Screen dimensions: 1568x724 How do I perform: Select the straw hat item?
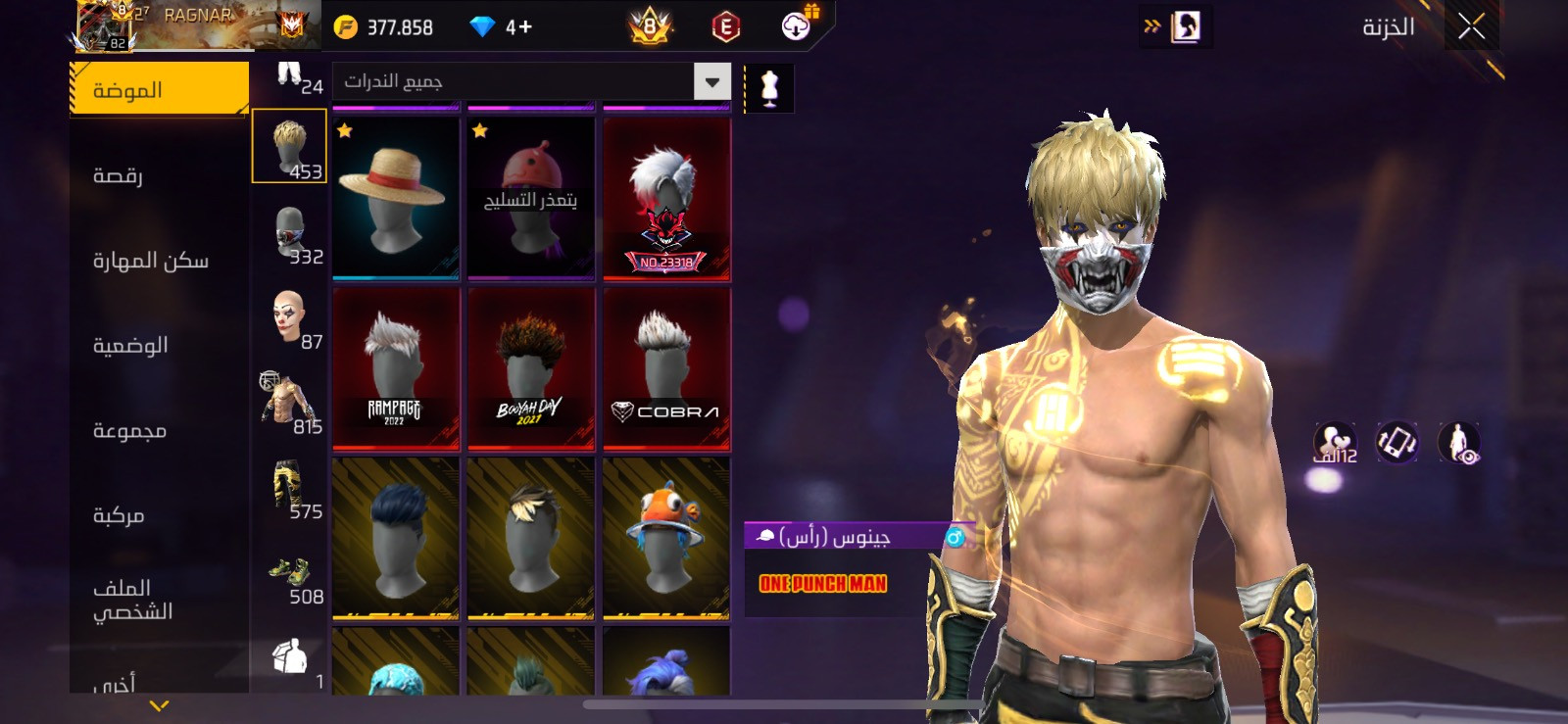pyautogui.click(x=396, y=199)
